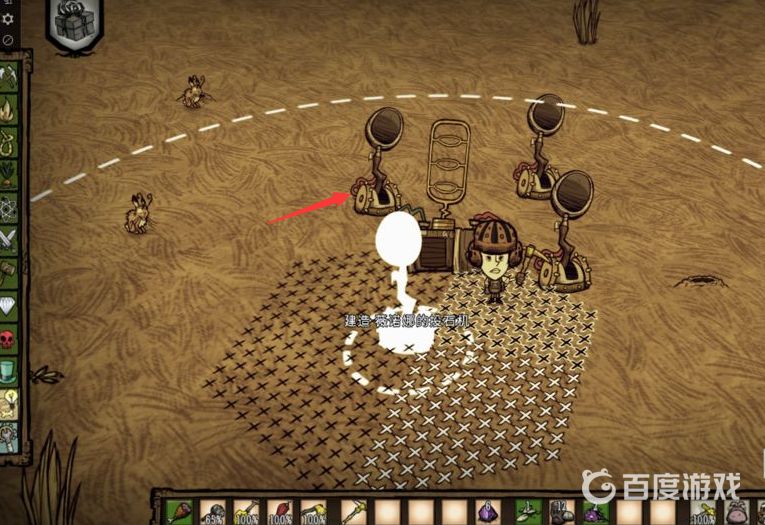Open the gift box icon
The height and width of the screenshot is (525, 765).
coord(71,23)
